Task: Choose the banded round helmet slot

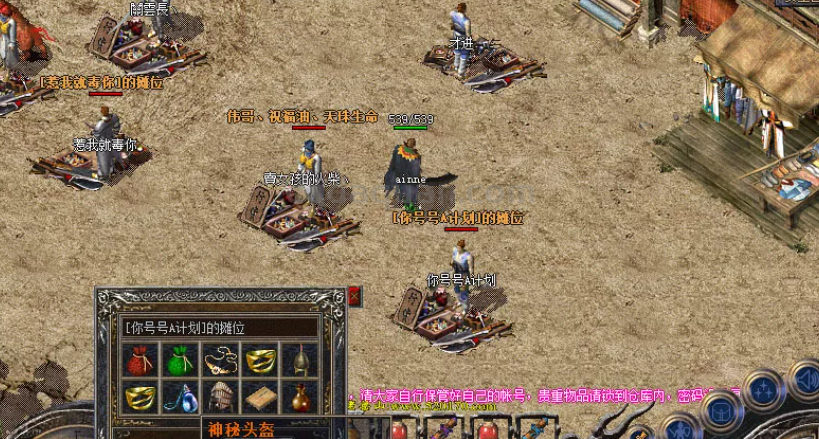Action: 220,398
